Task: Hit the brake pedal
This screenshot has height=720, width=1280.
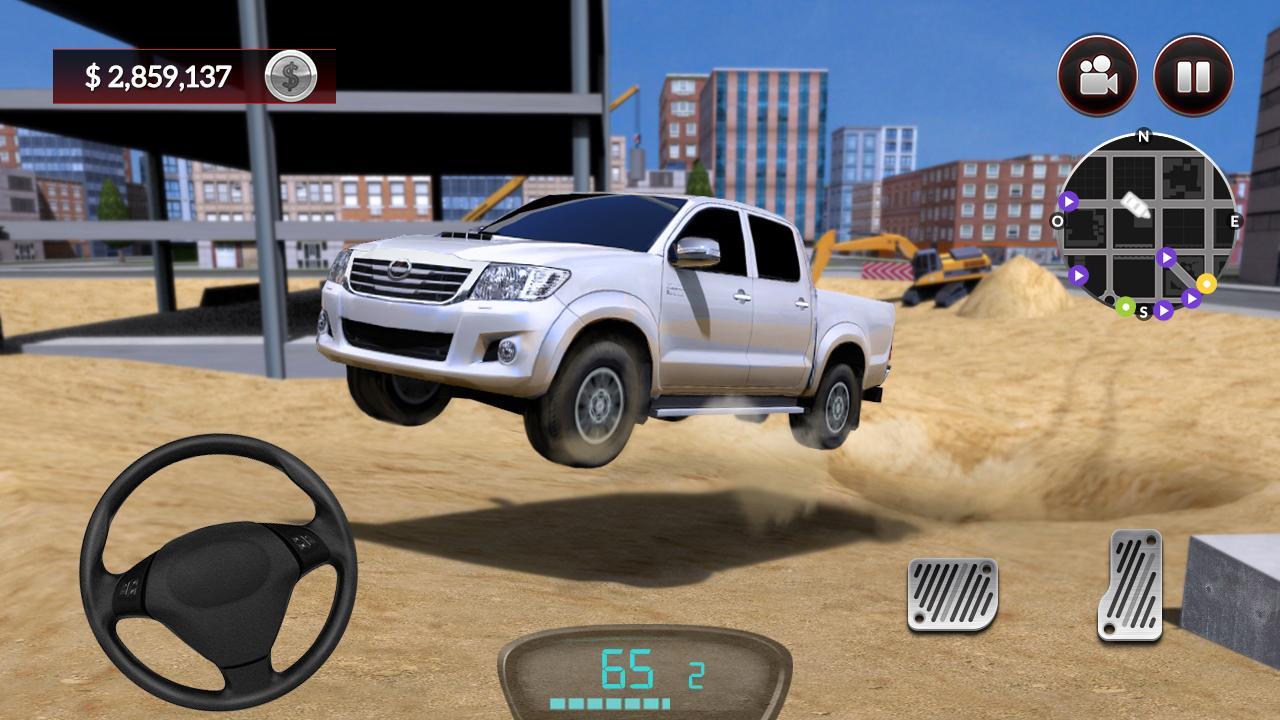Action: pyautogui.click(x=952, y=594)
